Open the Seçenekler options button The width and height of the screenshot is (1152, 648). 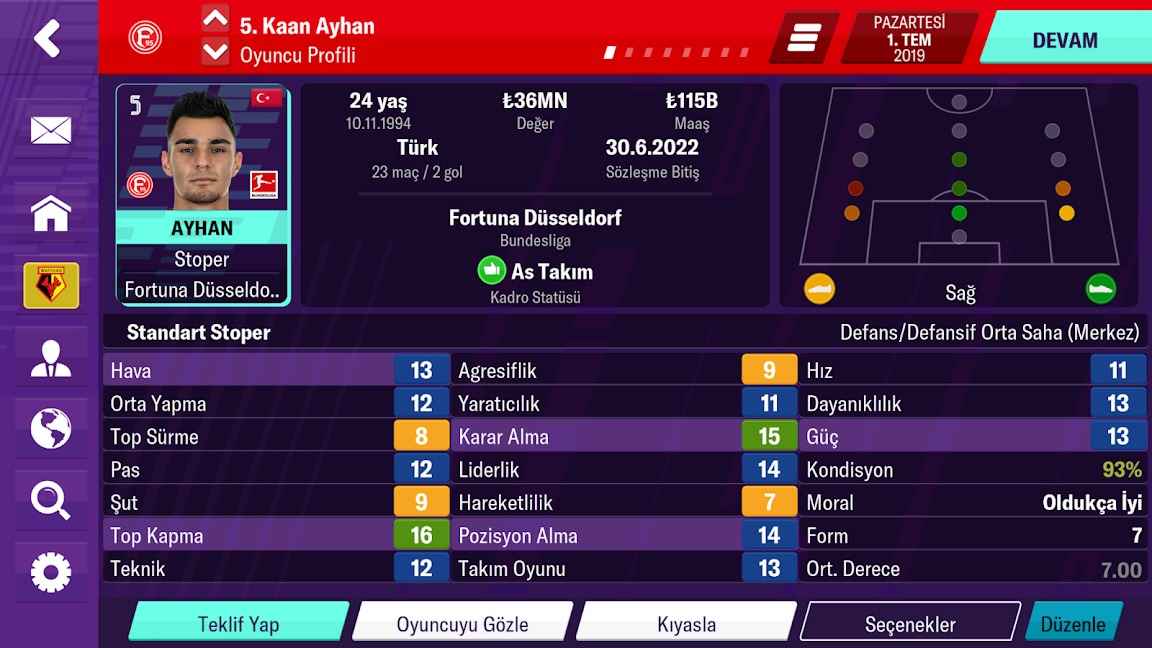(x=910, y=624)
